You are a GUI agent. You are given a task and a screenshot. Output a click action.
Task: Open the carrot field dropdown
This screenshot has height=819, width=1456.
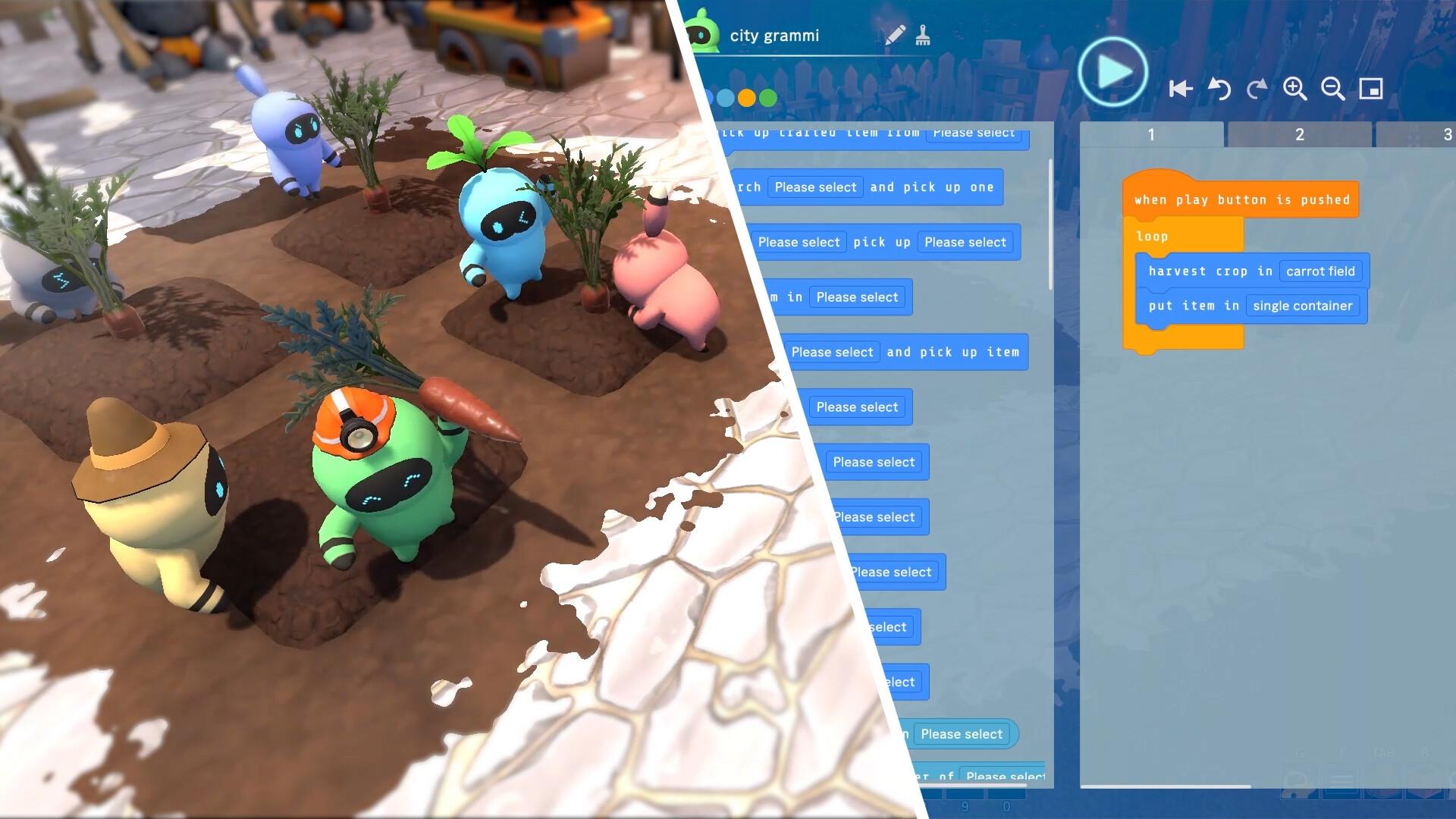pyautogui.click(x=1320, y=271)
